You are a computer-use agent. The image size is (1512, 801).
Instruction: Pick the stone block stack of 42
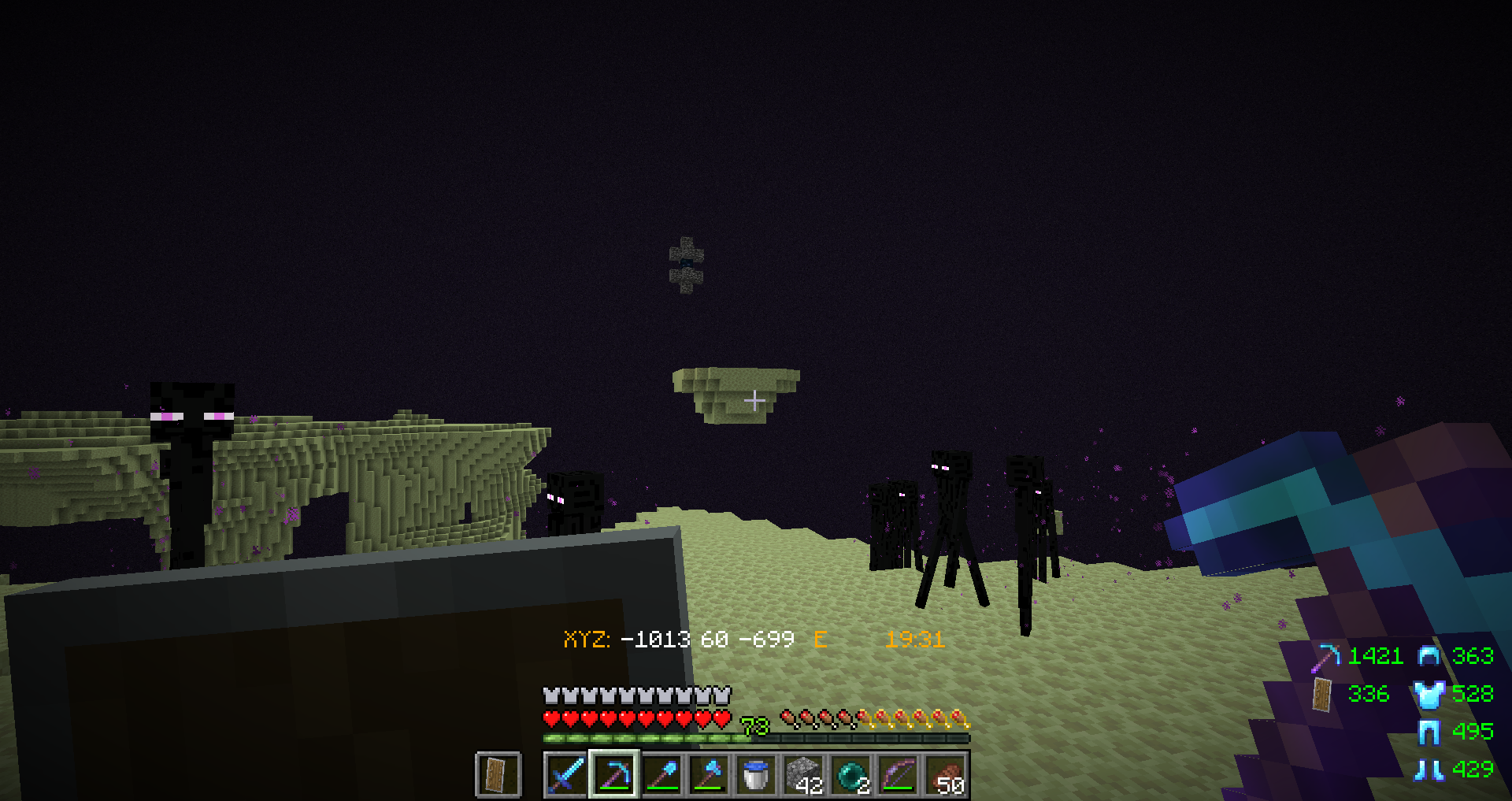tap(804, 775)
